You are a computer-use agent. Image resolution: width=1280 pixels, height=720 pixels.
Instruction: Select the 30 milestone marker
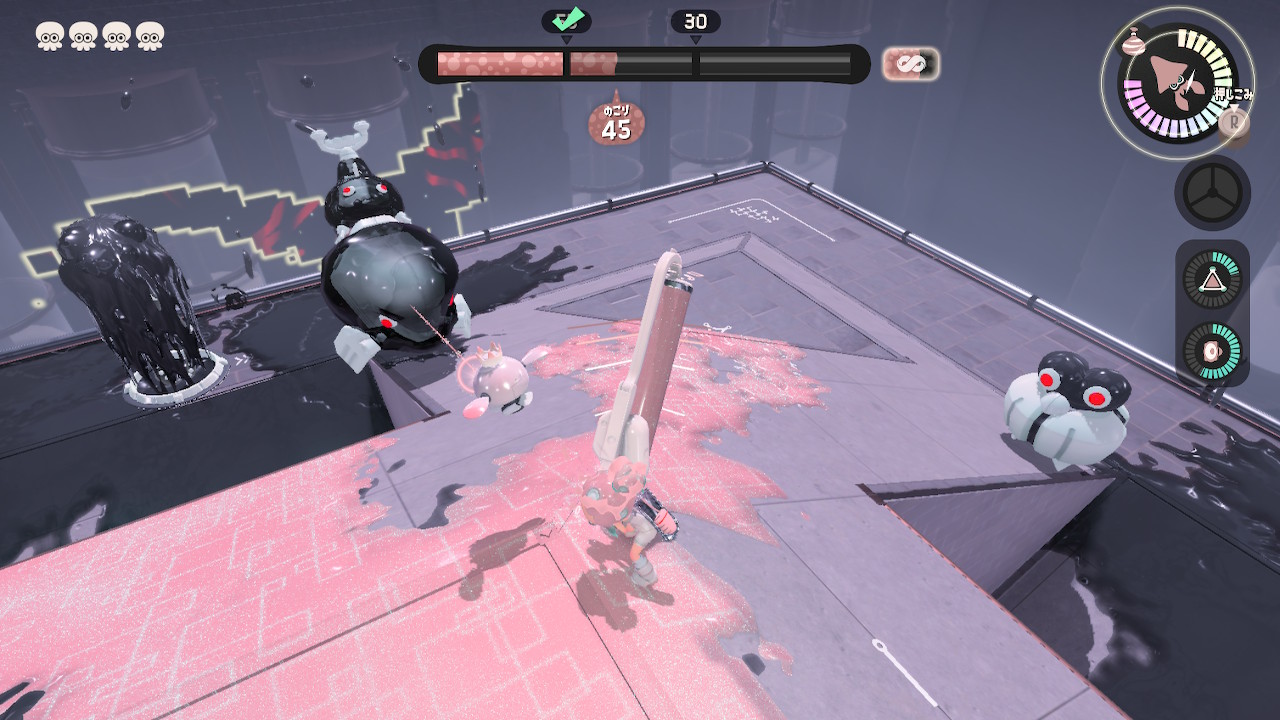click(695, 22)
